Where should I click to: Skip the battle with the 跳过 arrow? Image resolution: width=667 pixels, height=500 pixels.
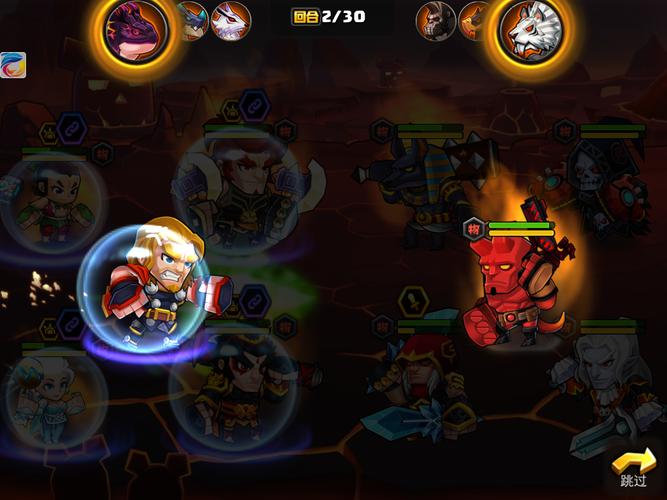point(634,467)
